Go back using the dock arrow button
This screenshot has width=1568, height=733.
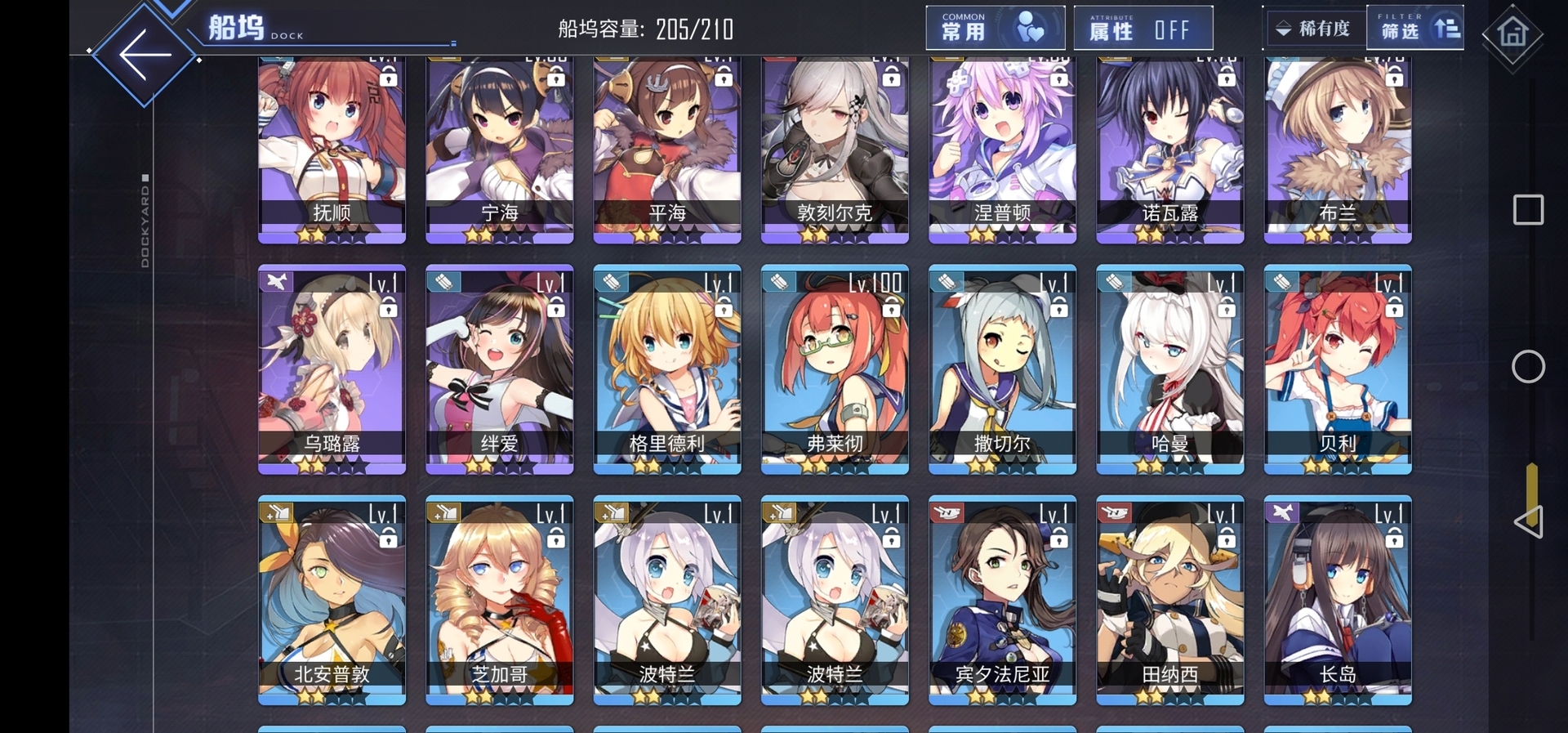(145, 55)
